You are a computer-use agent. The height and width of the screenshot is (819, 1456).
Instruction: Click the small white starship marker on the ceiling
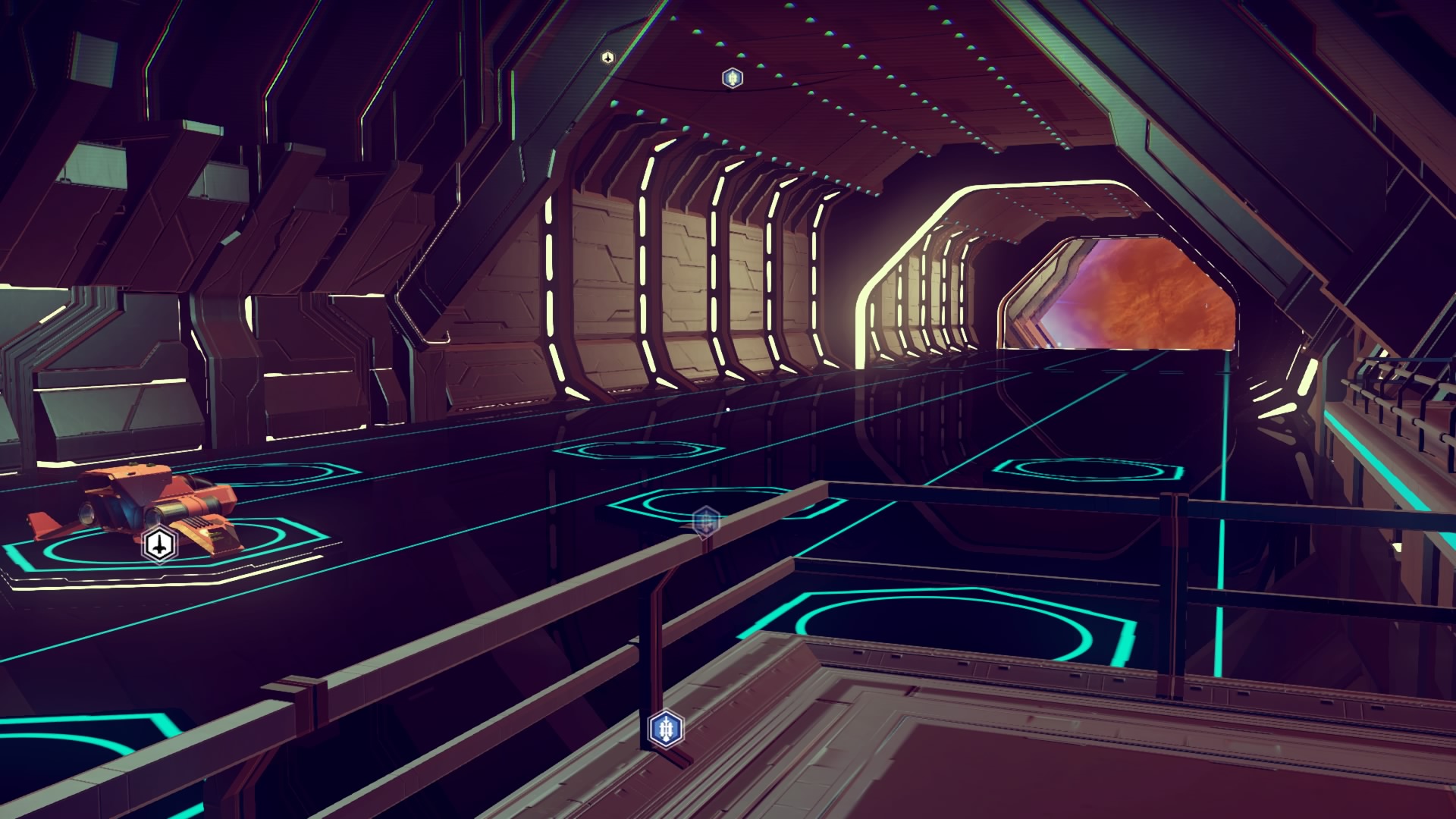pyautogui.click(x=607, y=58)
